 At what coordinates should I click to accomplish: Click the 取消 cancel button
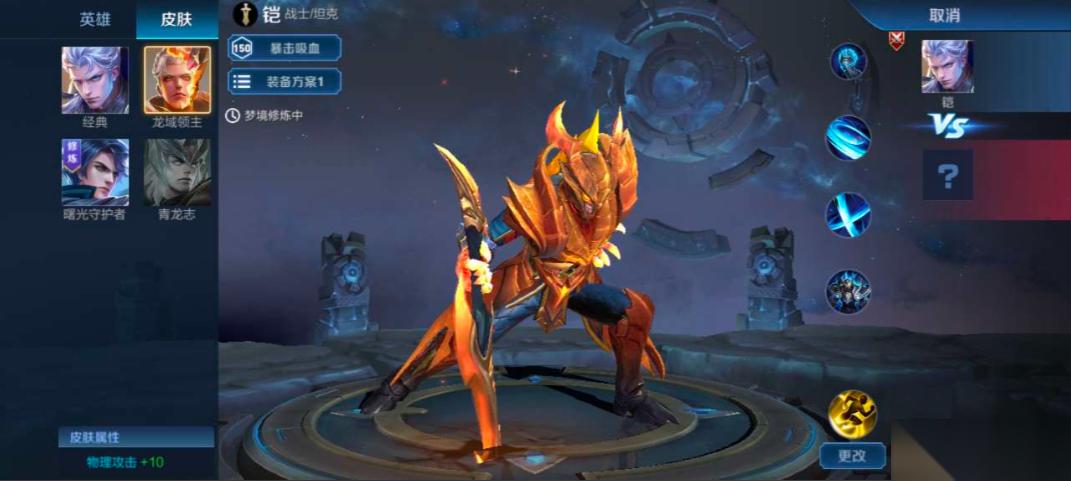944,15
